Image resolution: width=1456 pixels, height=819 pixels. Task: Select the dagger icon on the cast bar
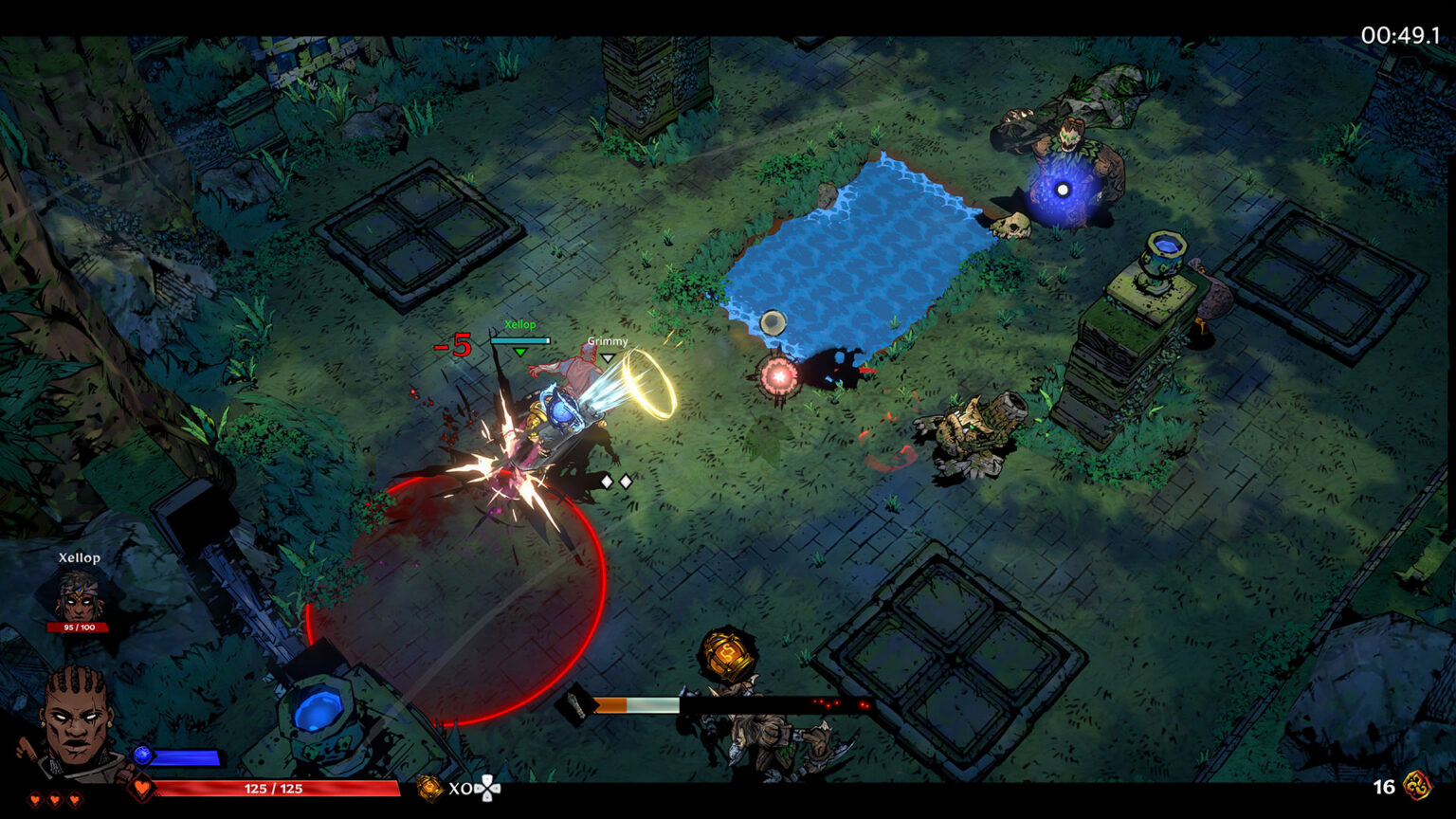575,705
